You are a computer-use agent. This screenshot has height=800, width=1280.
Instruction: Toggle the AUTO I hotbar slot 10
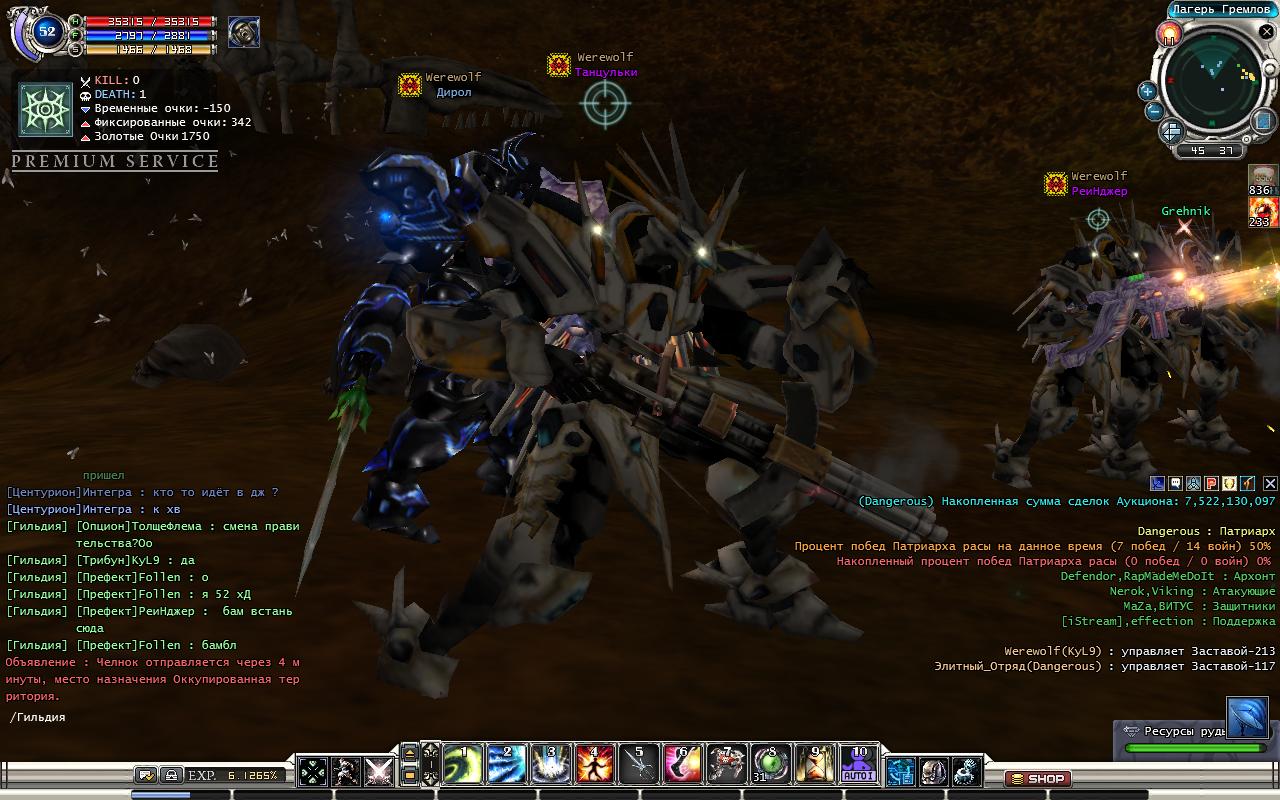point(858,765)
